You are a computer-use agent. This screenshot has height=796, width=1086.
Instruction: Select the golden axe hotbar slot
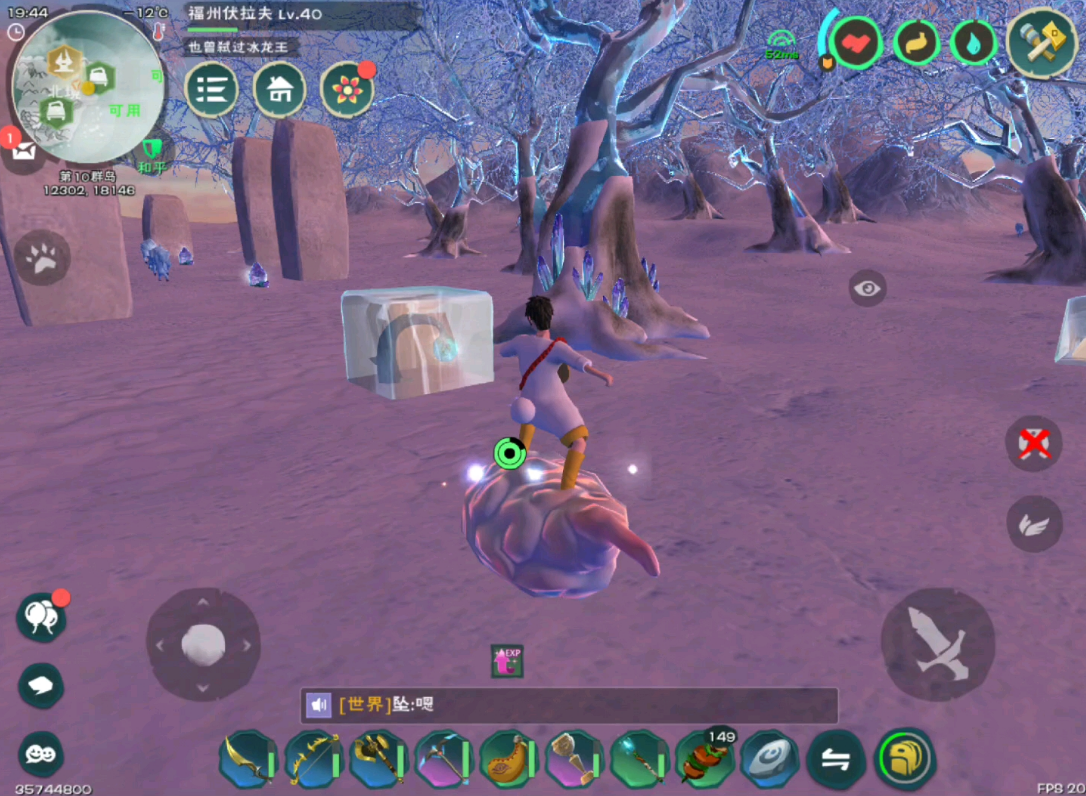377,760
